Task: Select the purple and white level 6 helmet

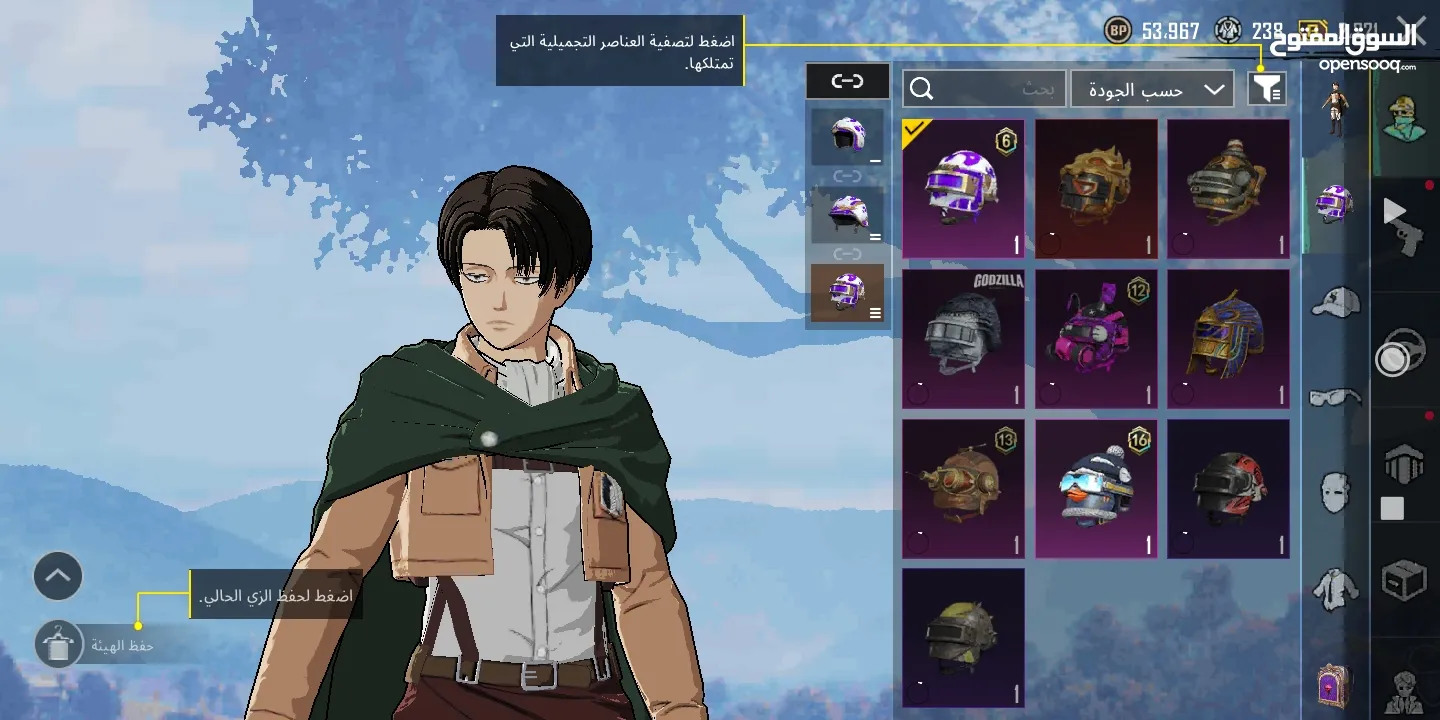Action: point(963,189)
